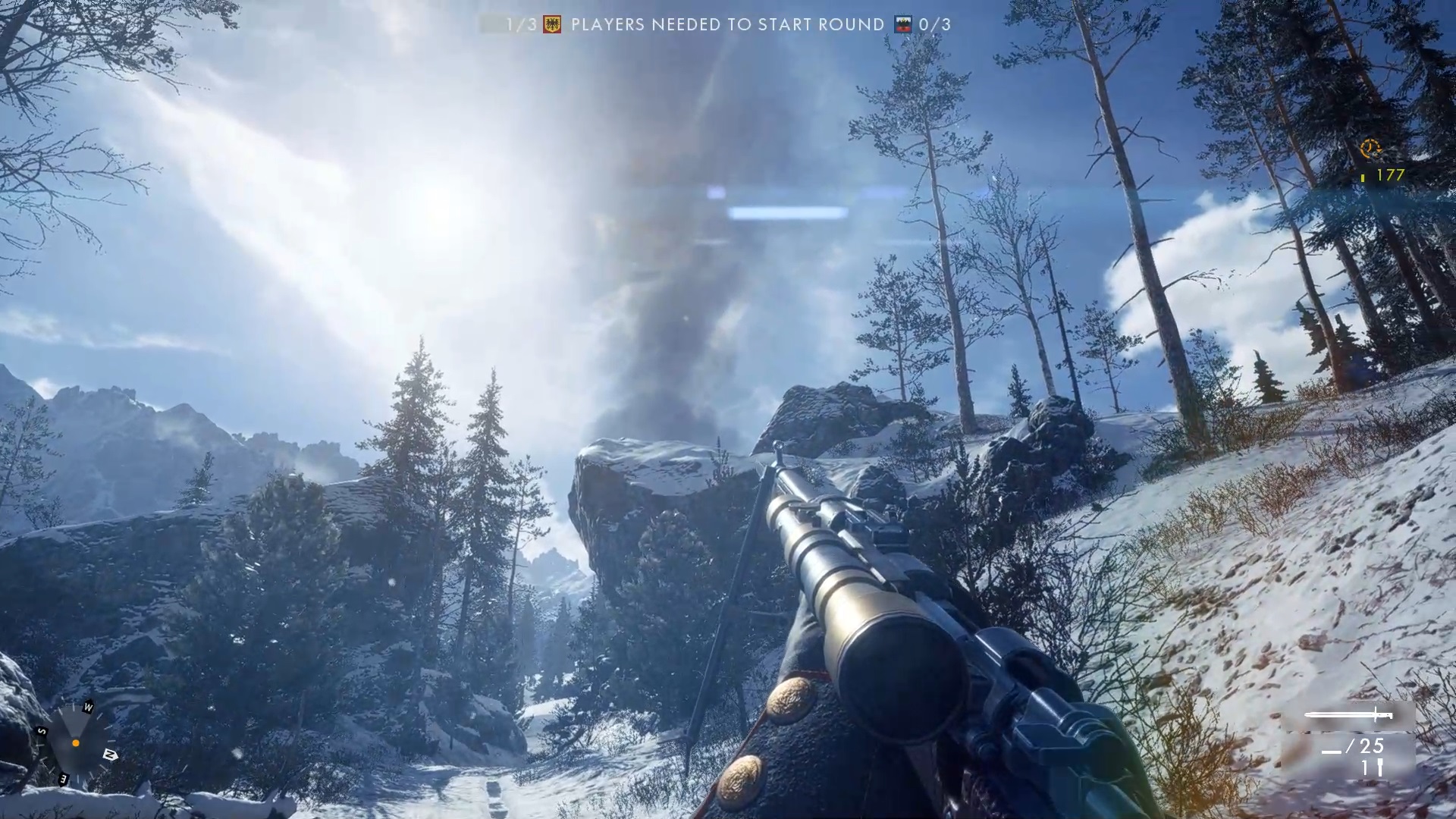Screen dimensions: 1456x819
Task: Click the orange player marker inside the compass
Action: (x=76, y=742)
